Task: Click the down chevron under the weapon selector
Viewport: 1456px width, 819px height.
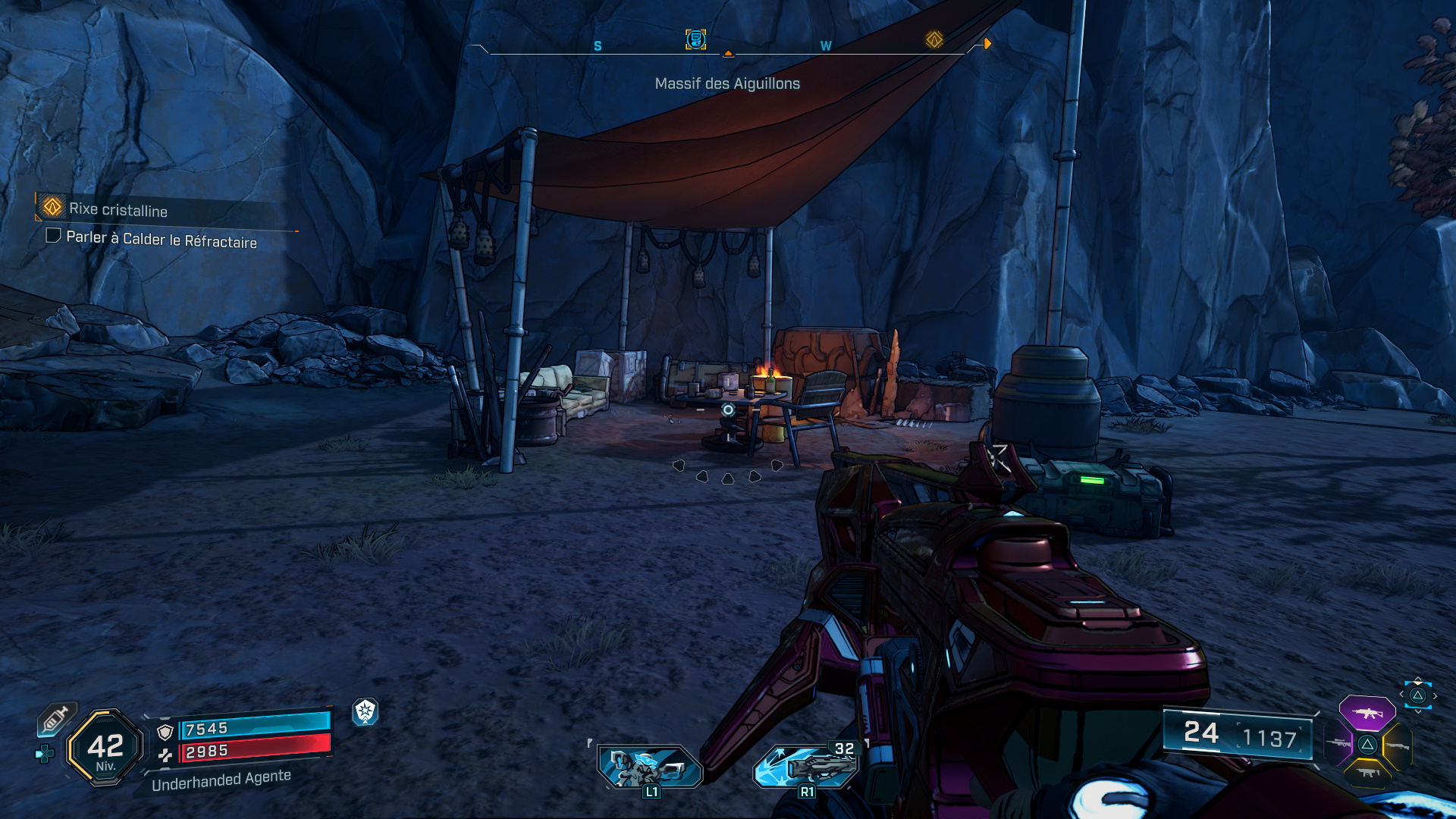Action: coord(1418,712)
